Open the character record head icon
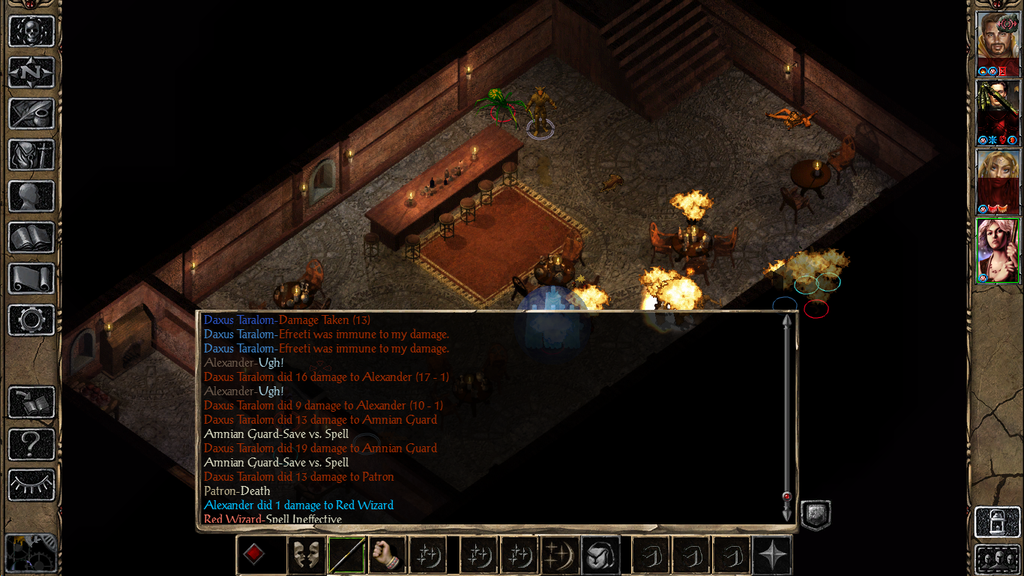This screenshot has height=576, width=1024. click(x=31, y=196)
